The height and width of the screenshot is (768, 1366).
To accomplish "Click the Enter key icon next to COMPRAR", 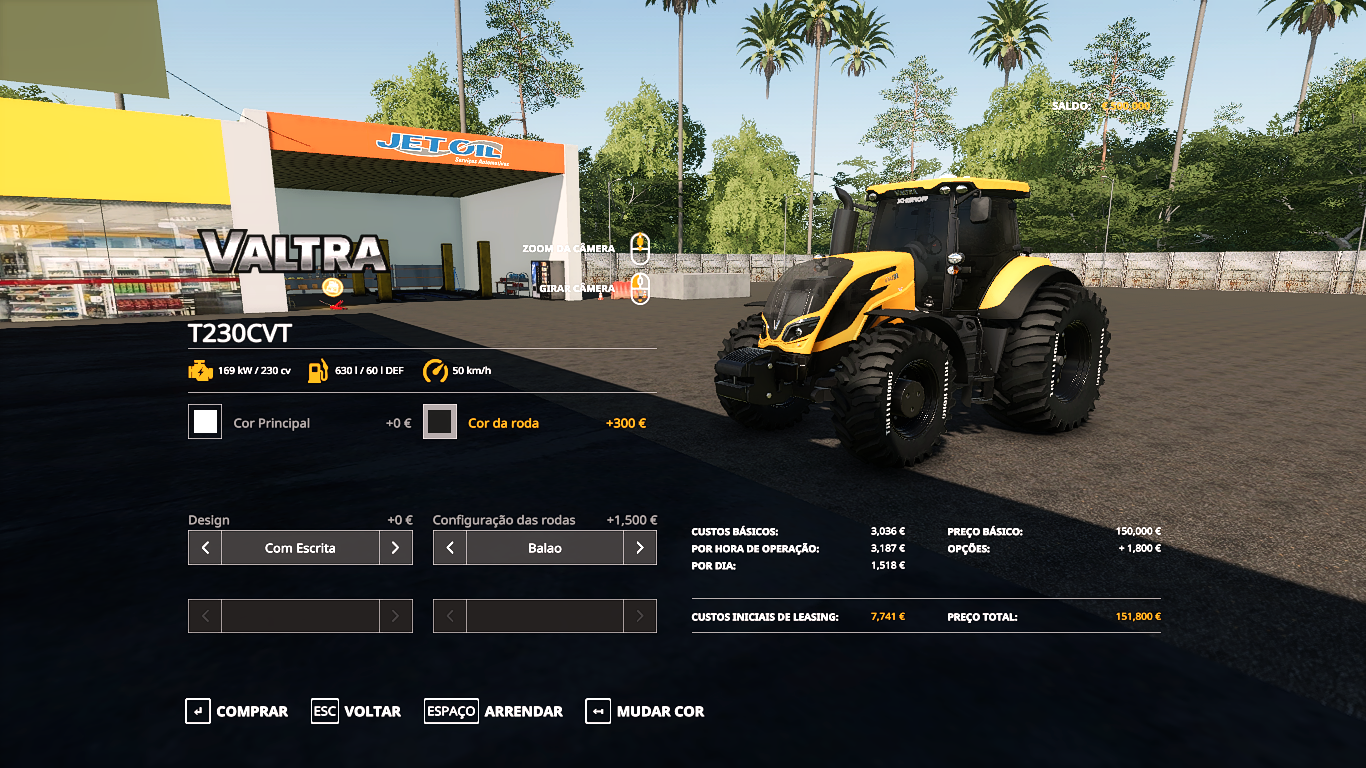I will pyautogui.click(x=196, y=711).
